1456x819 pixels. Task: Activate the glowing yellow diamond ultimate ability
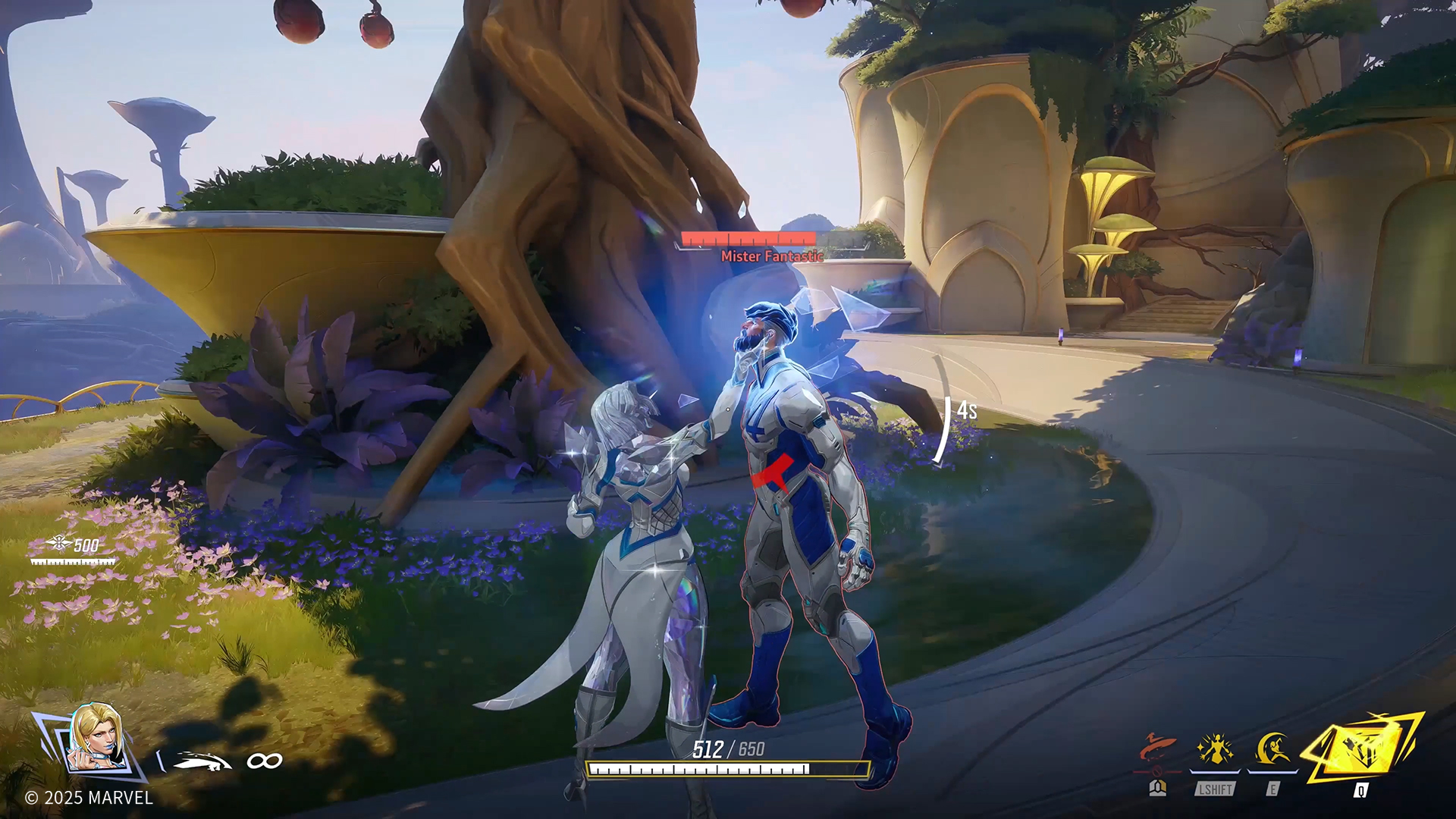(1362, 752)
